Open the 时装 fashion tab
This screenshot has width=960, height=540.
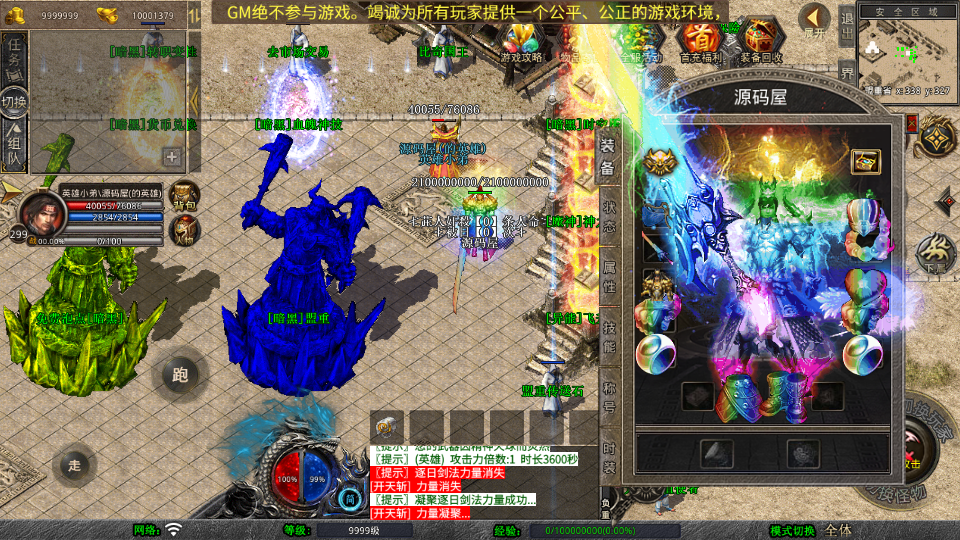click(x=608, y=453)
